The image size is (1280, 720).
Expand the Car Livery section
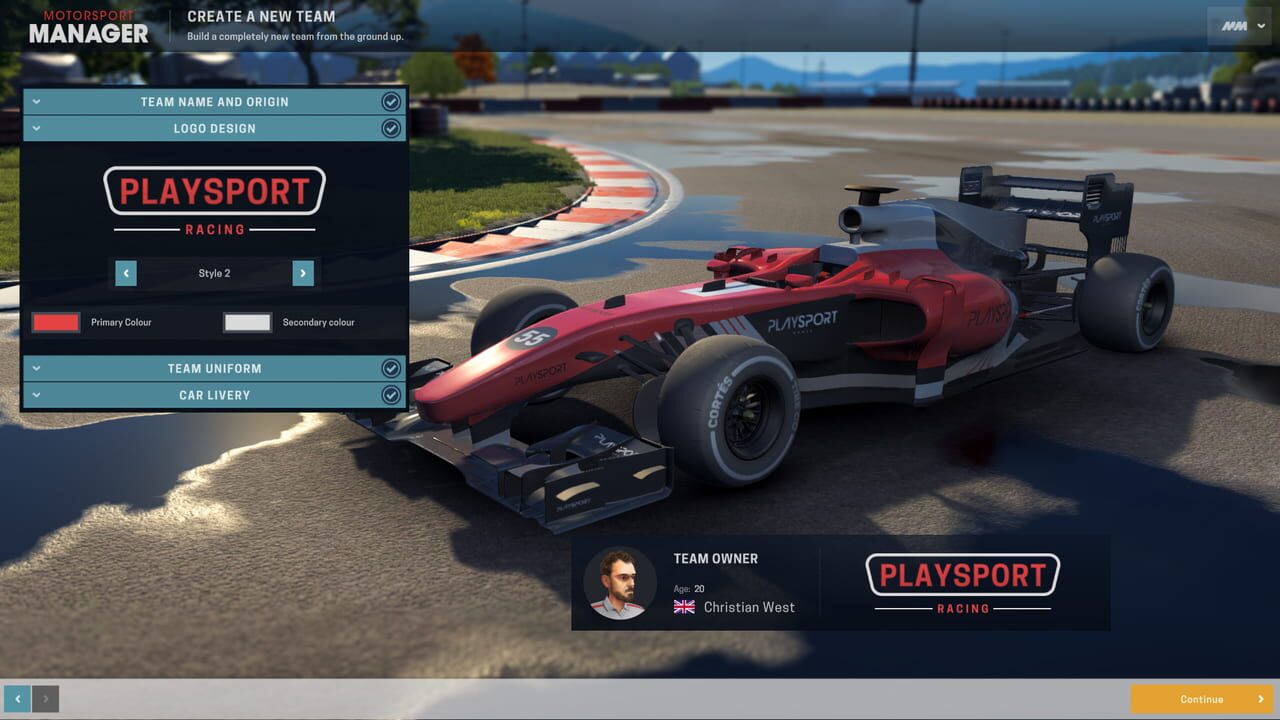tap(36, 395)
